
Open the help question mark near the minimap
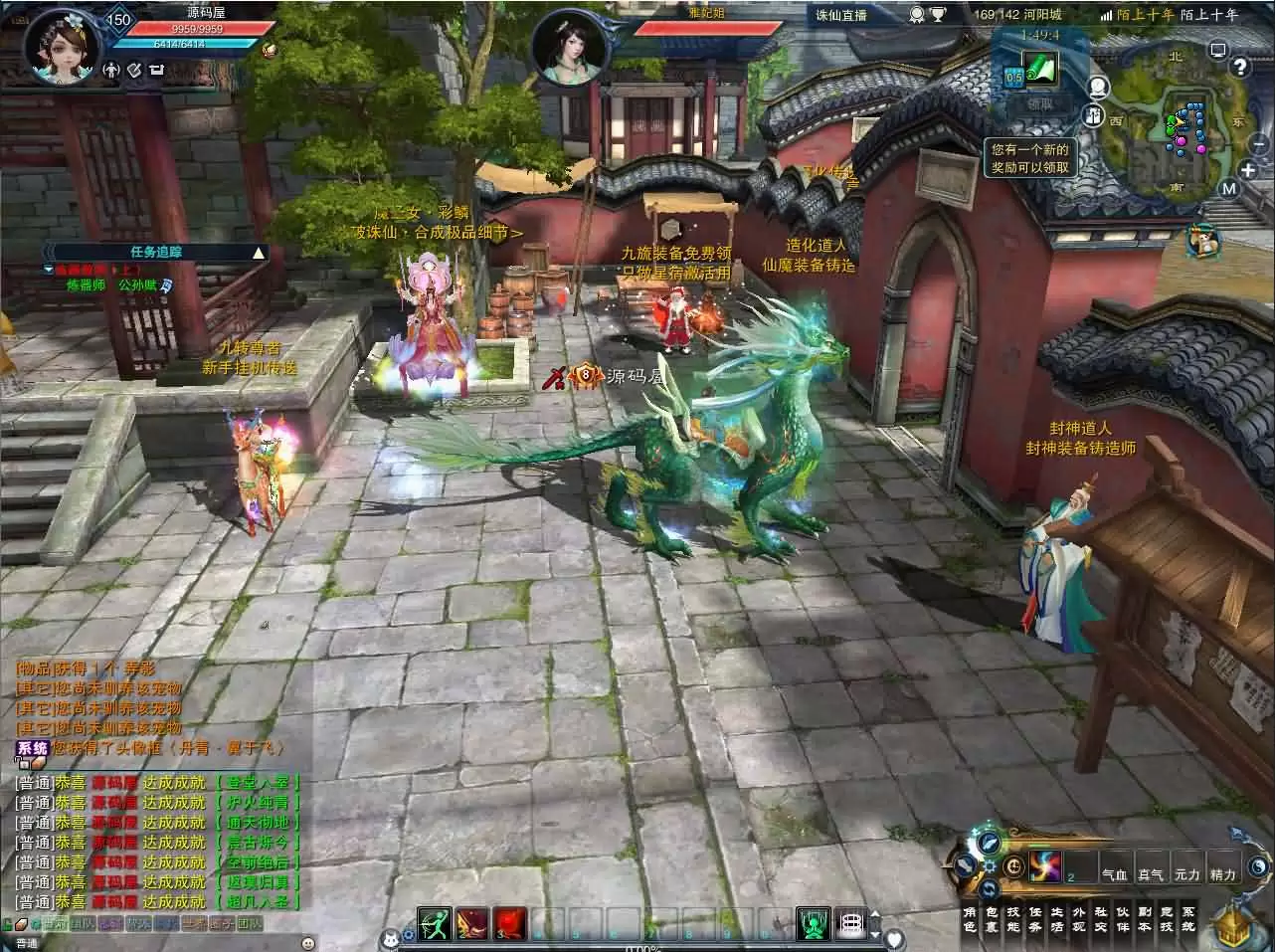point(1241,68)
